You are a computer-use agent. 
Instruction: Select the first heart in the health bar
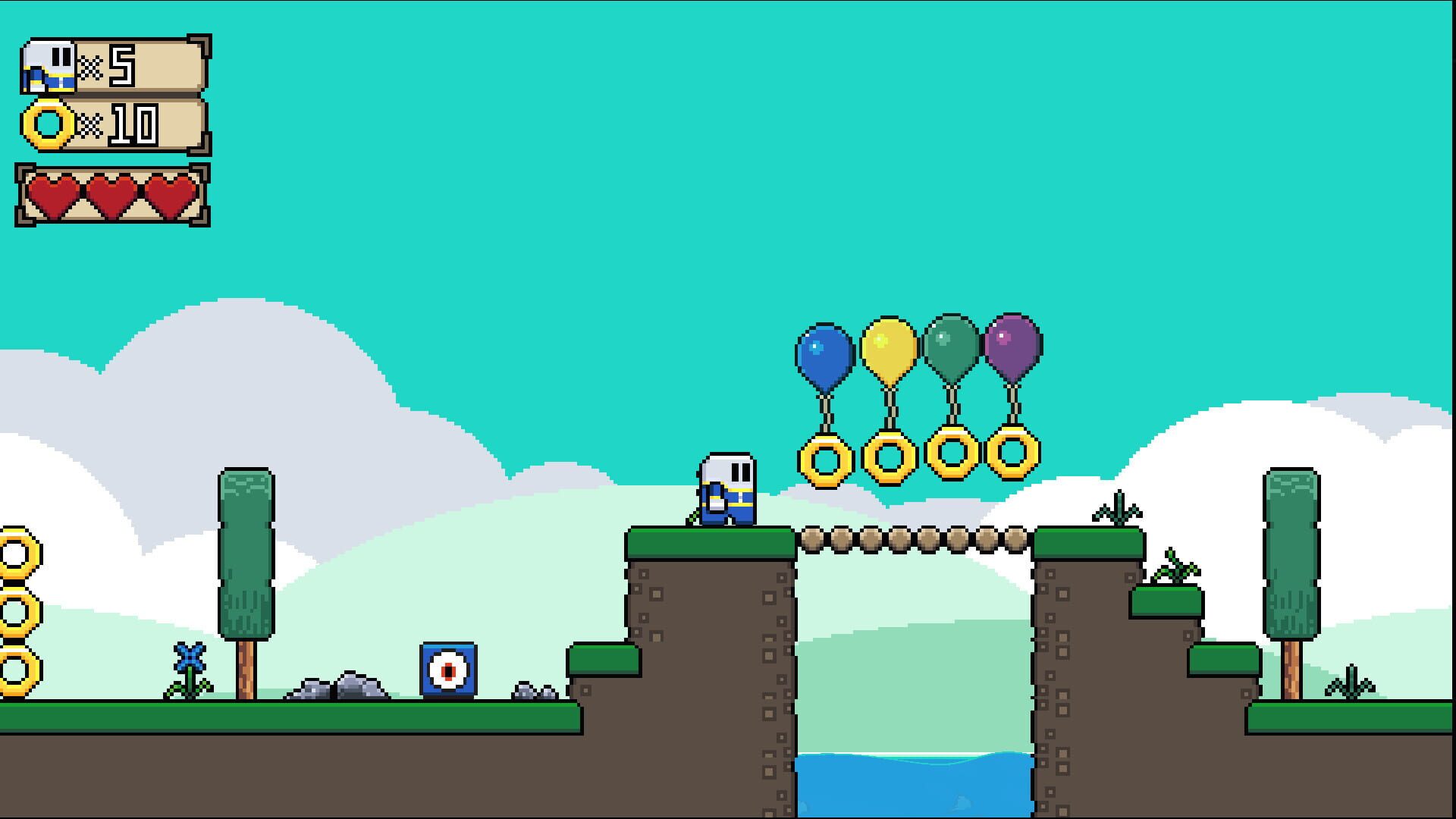coord(53,193)
